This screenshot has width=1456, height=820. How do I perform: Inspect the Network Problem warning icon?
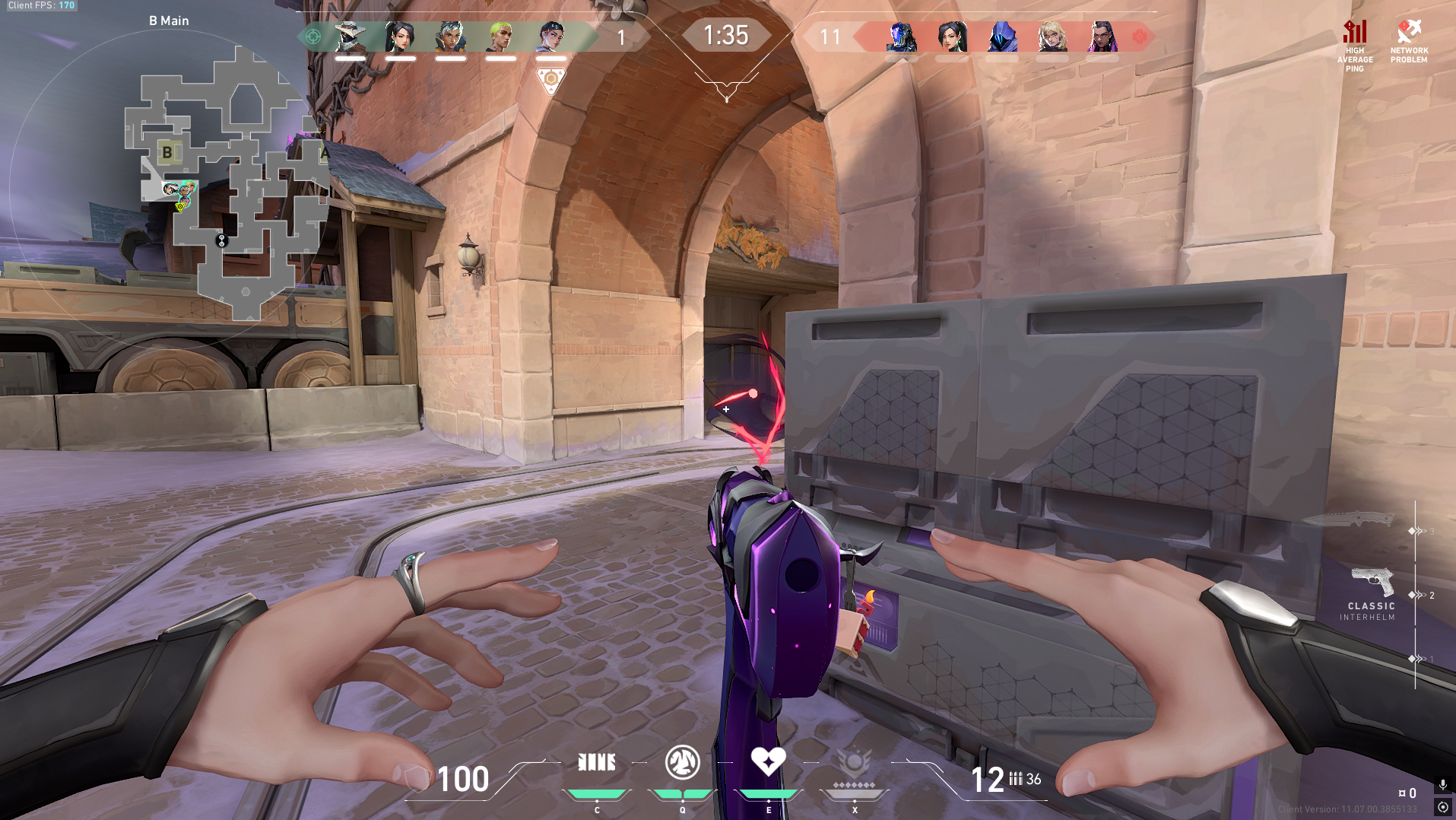point(1409,32)
